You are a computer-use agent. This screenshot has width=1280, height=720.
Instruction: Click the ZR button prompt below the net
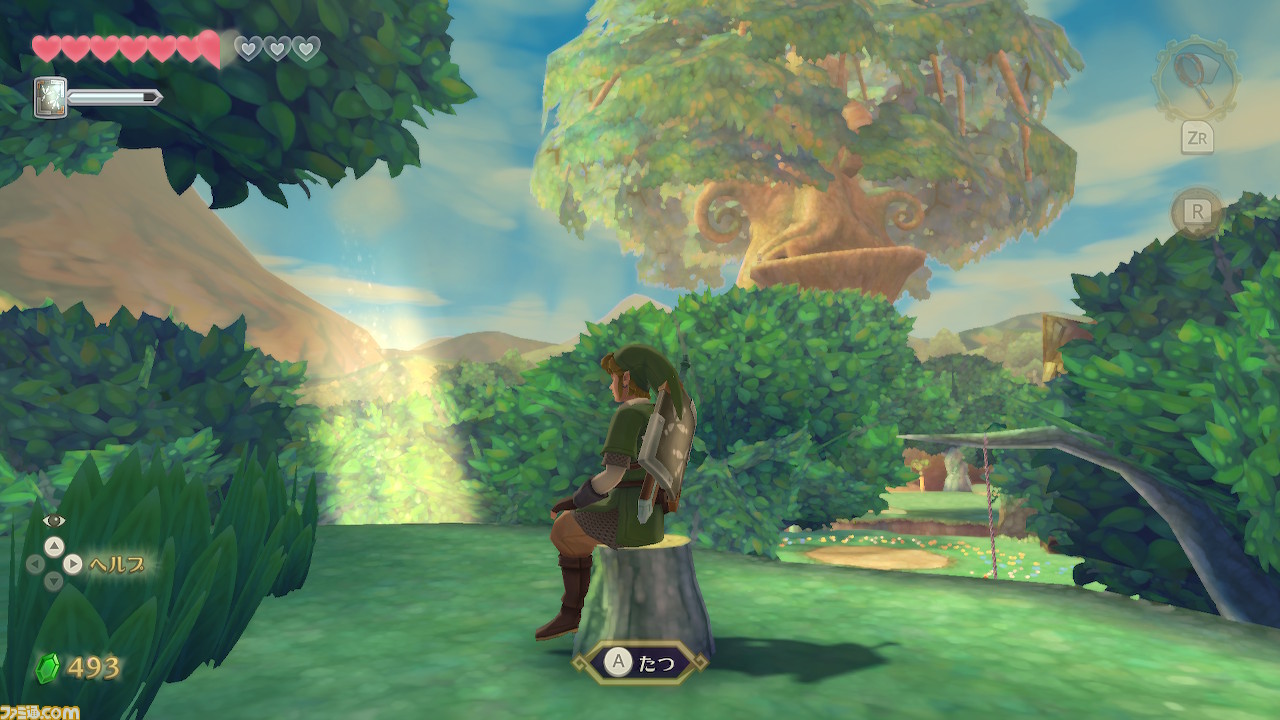(1198, 138)
